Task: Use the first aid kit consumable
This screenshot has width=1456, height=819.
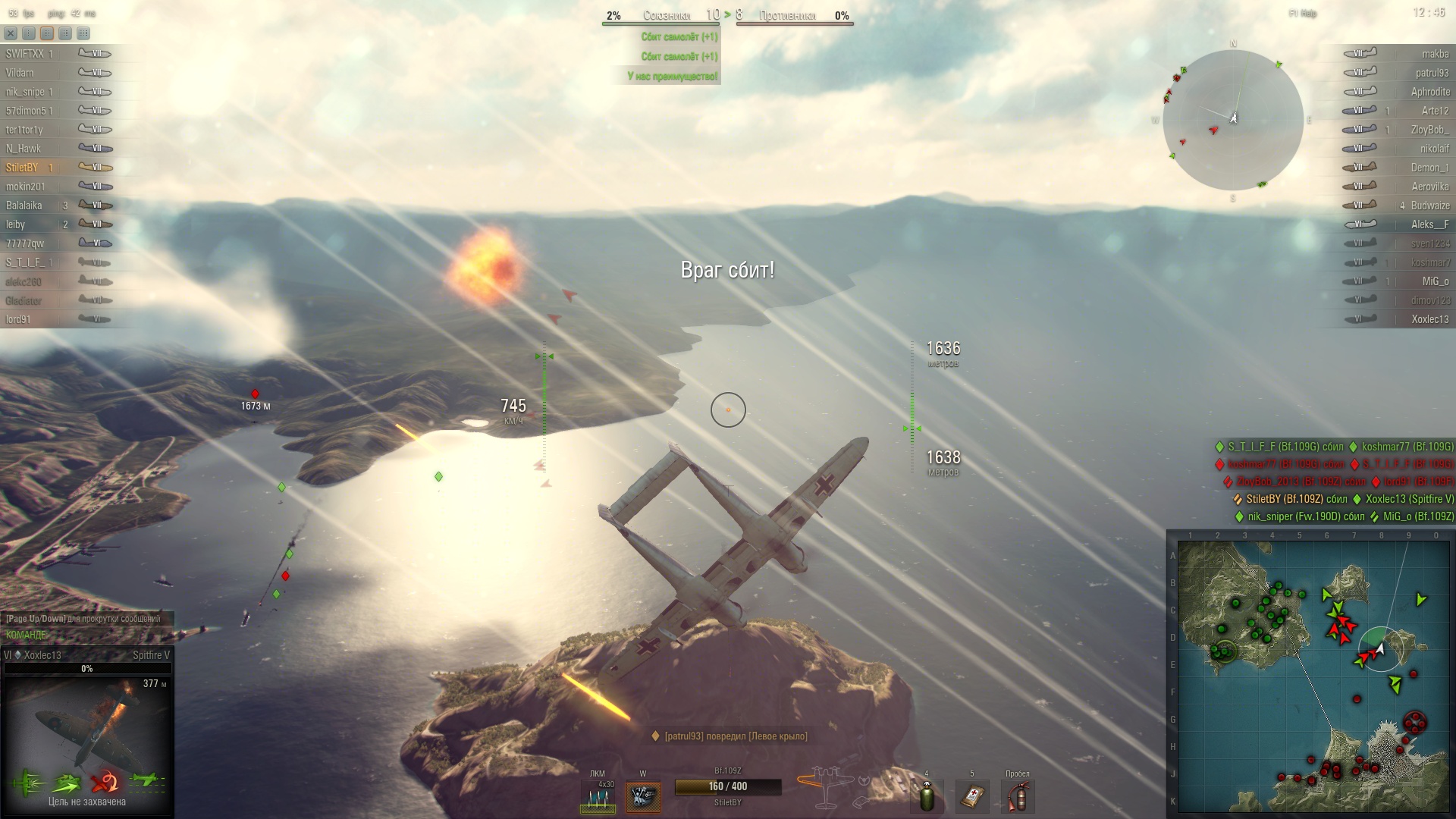Action: [972, 798]
